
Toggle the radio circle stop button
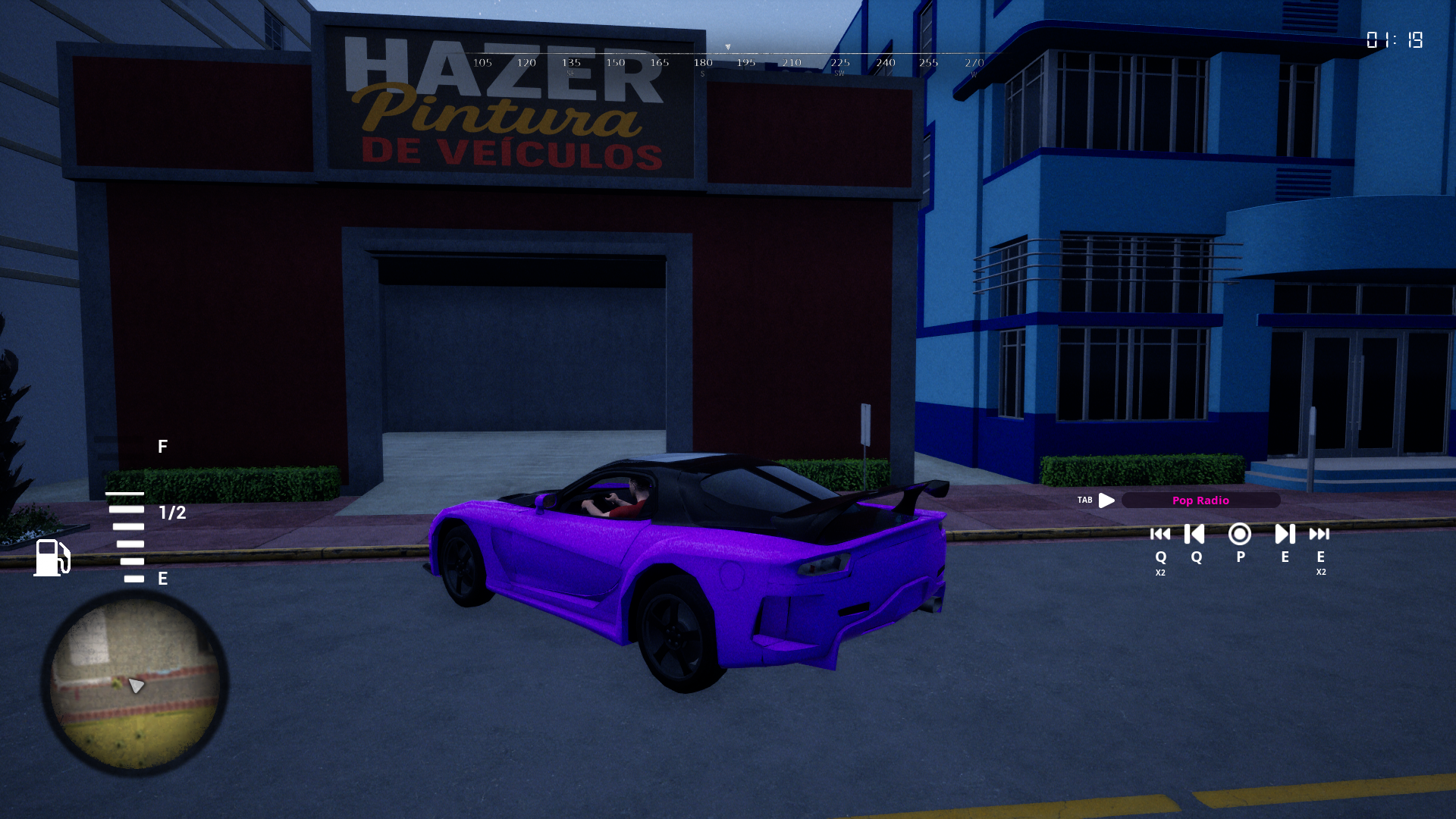[x=1240, y=535]
